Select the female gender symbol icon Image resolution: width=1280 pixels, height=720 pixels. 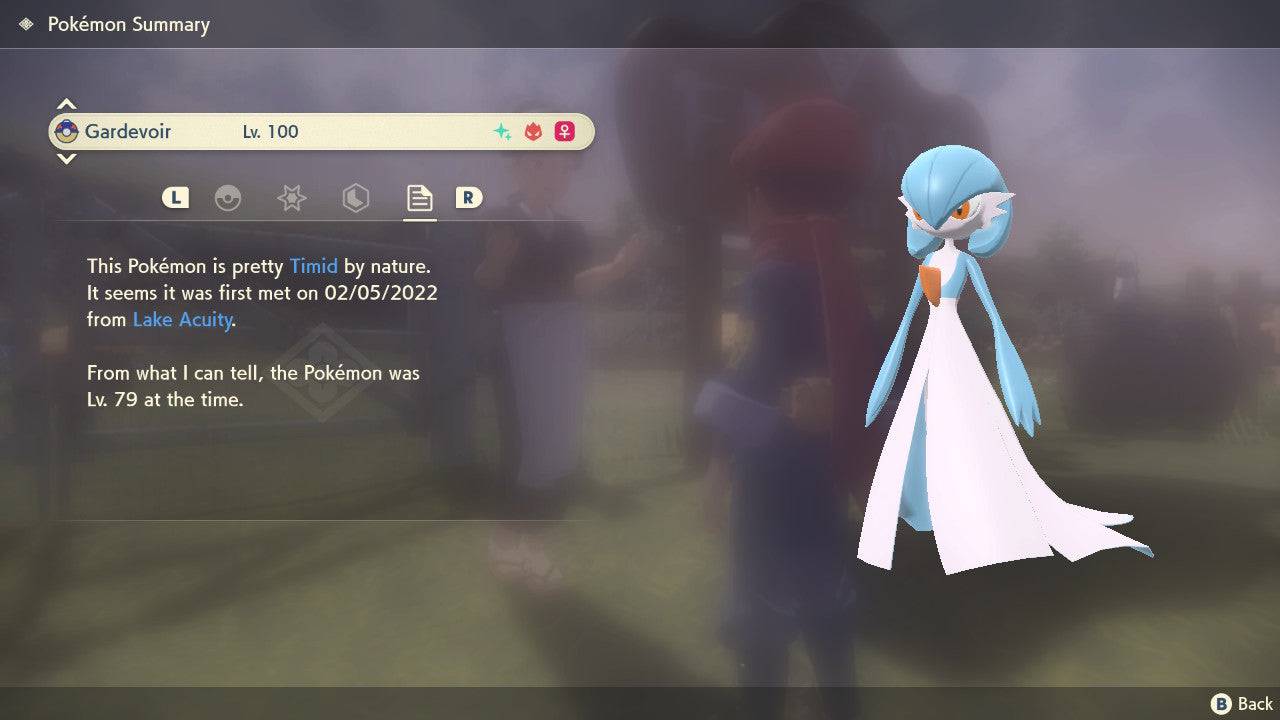(564, 131)
